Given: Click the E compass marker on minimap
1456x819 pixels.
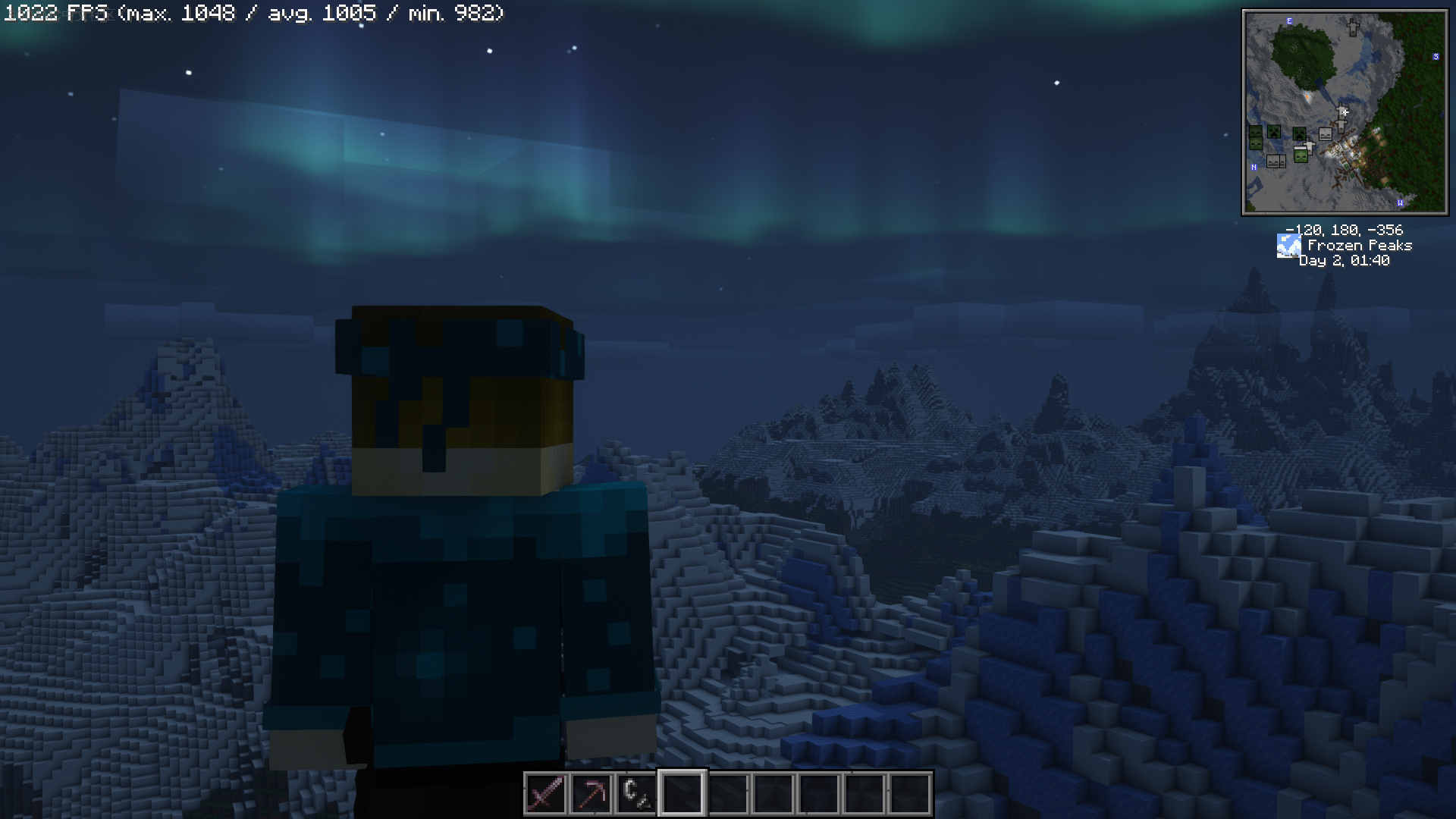Looking at the screenshot, I should click(x=1289, y=21).
